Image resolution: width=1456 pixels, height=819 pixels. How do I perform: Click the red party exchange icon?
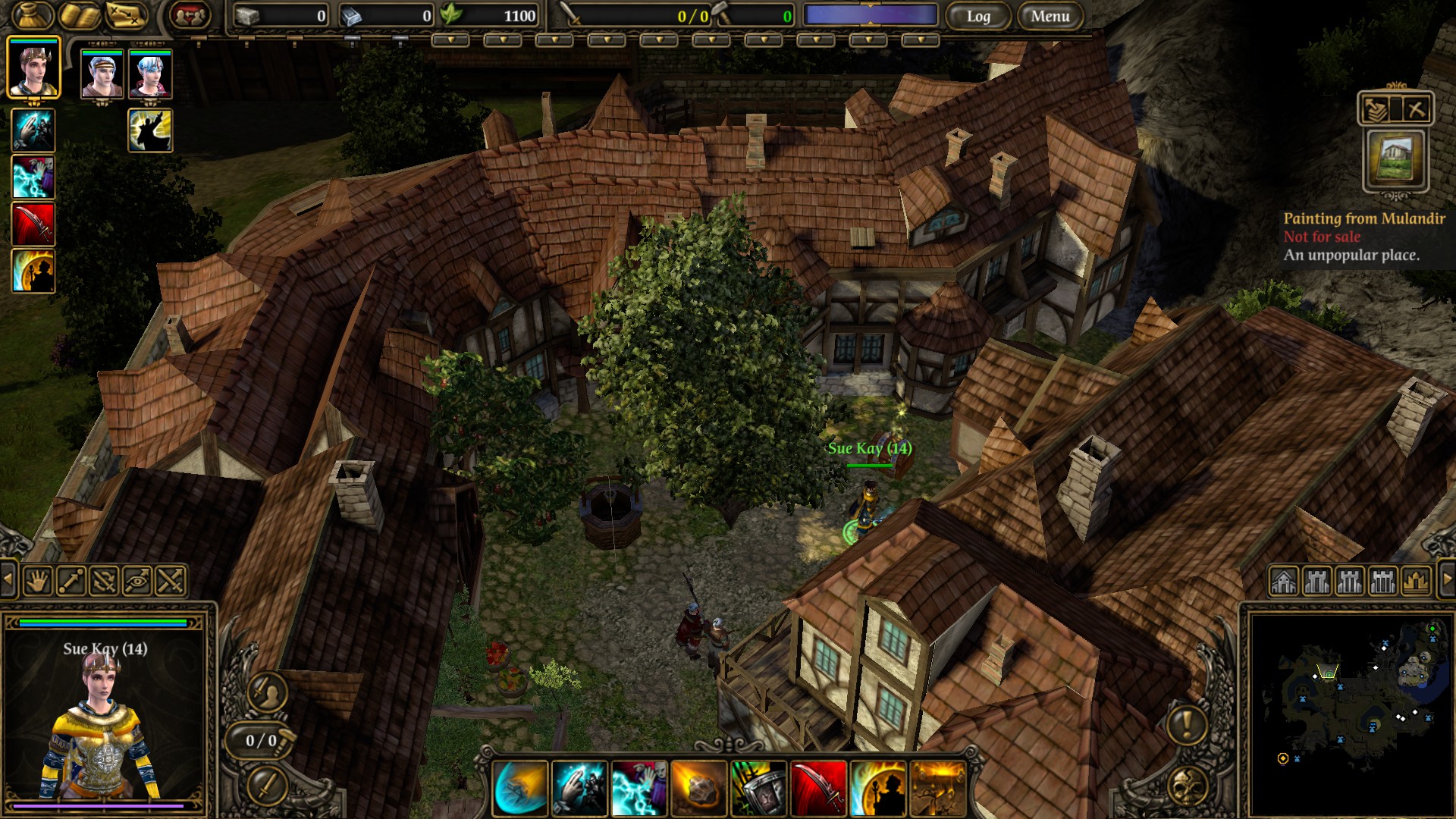tap(190, 15)
